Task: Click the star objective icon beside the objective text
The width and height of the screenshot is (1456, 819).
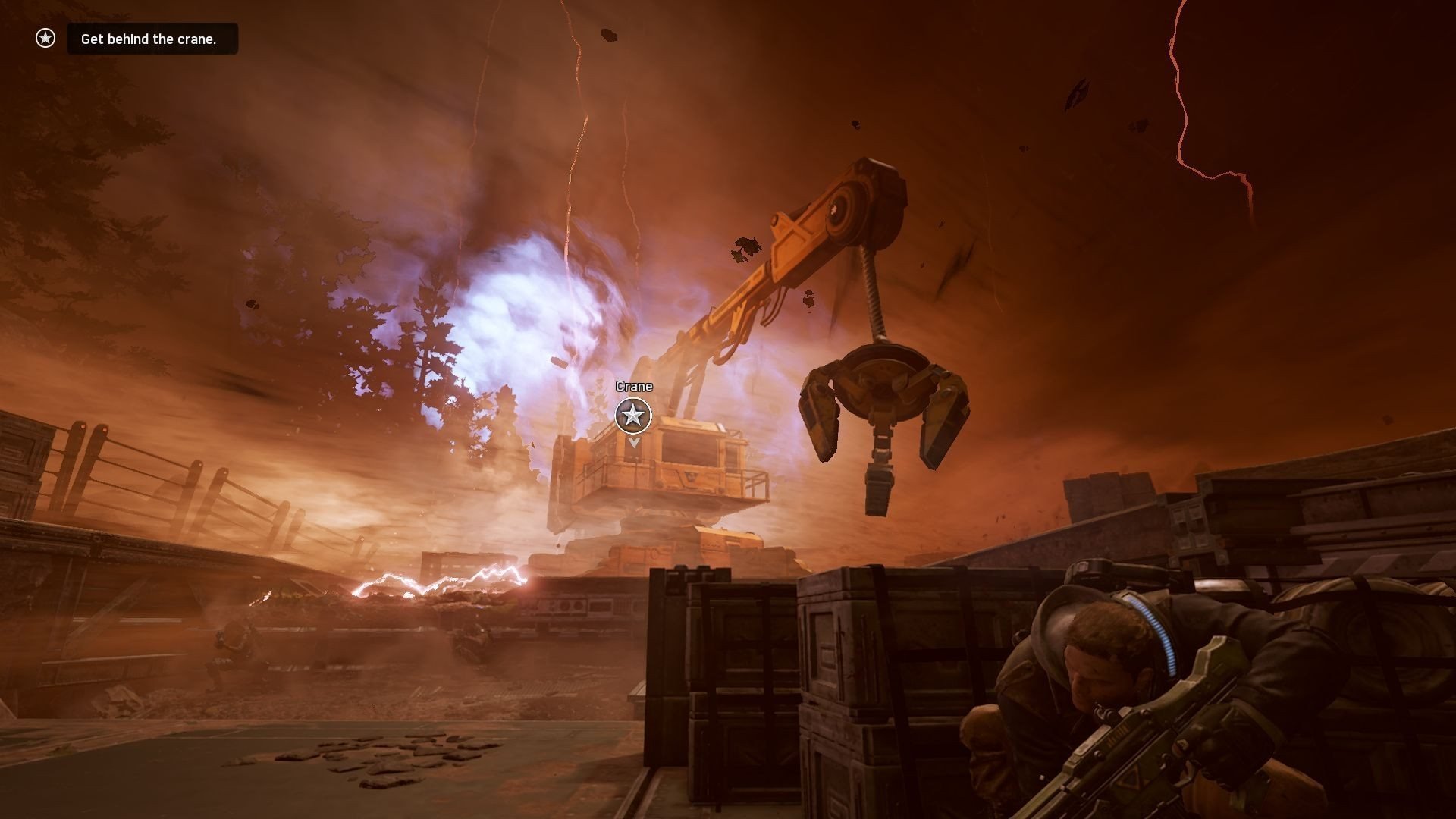Action: point(45,38)
